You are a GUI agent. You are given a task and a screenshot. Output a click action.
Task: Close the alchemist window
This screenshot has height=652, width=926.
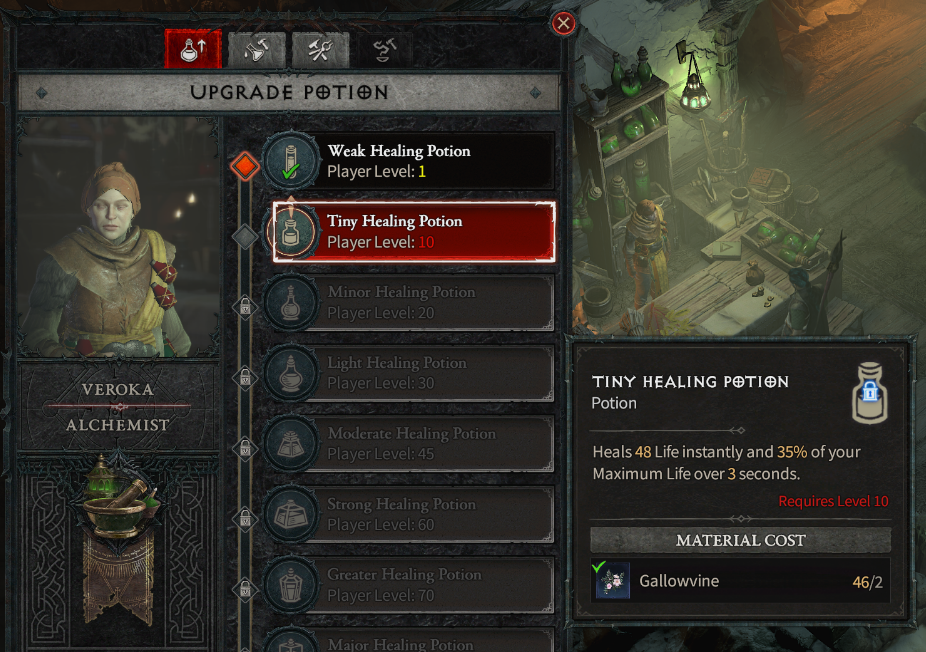[564, 23]
